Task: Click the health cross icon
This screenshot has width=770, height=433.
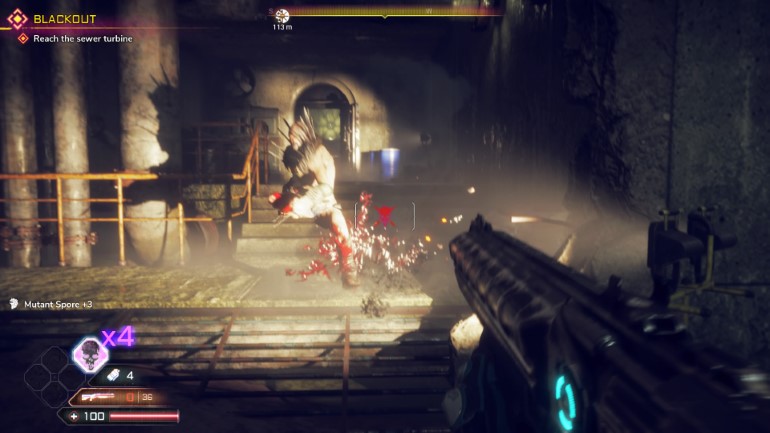Action: 74,415
